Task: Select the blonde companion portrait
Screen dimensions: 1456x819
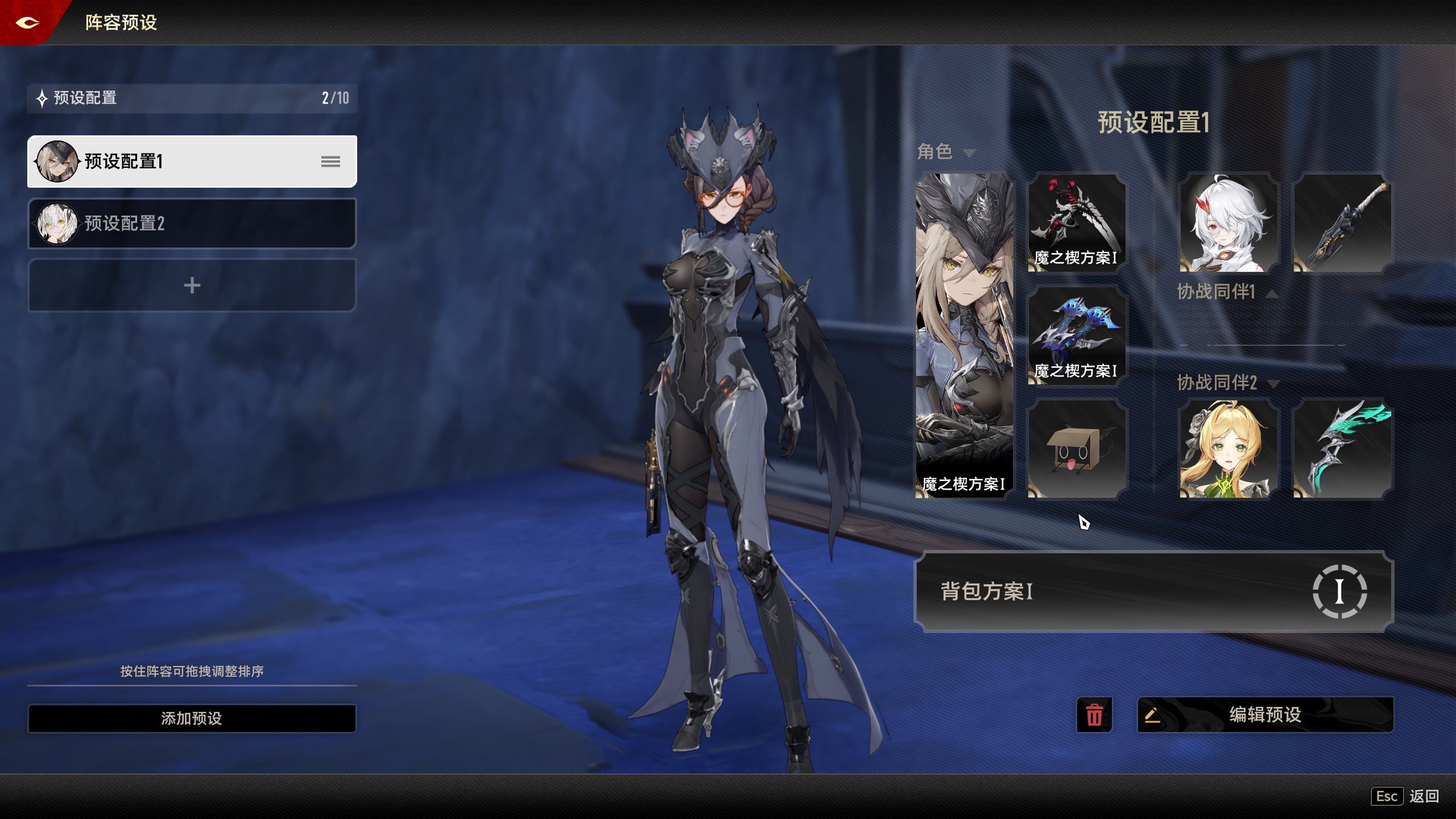Action: point(1228,449)
